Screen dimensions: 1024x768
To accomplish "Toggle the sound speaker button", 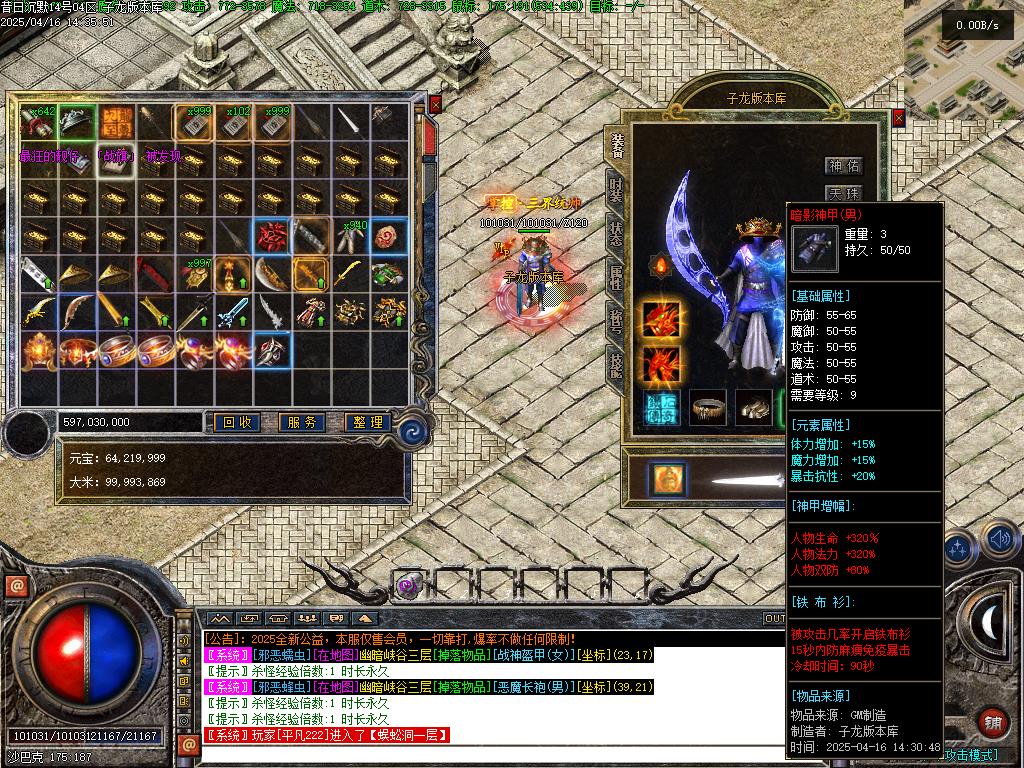I will click(999, 540).
